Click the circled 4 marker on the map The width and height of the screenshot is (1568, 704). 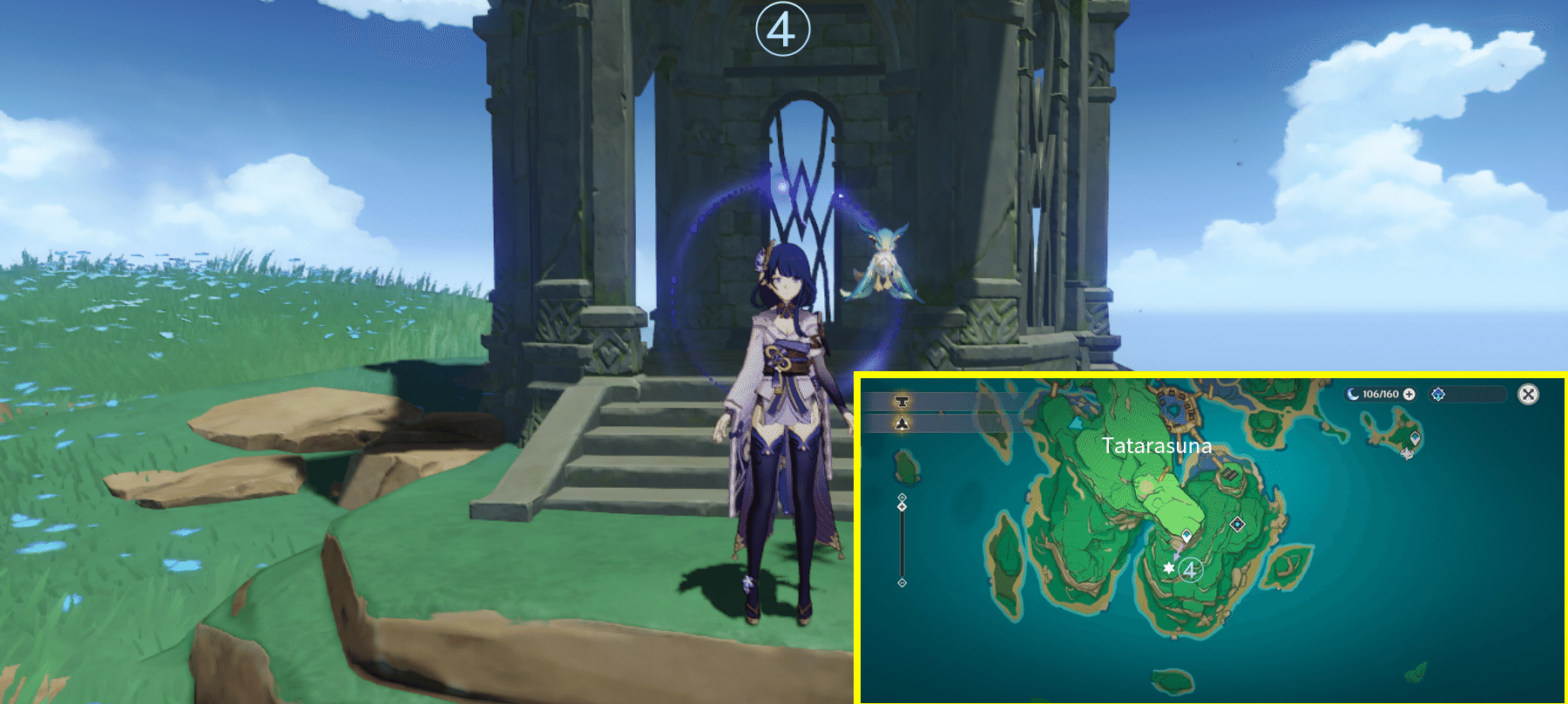point(1190,570)
